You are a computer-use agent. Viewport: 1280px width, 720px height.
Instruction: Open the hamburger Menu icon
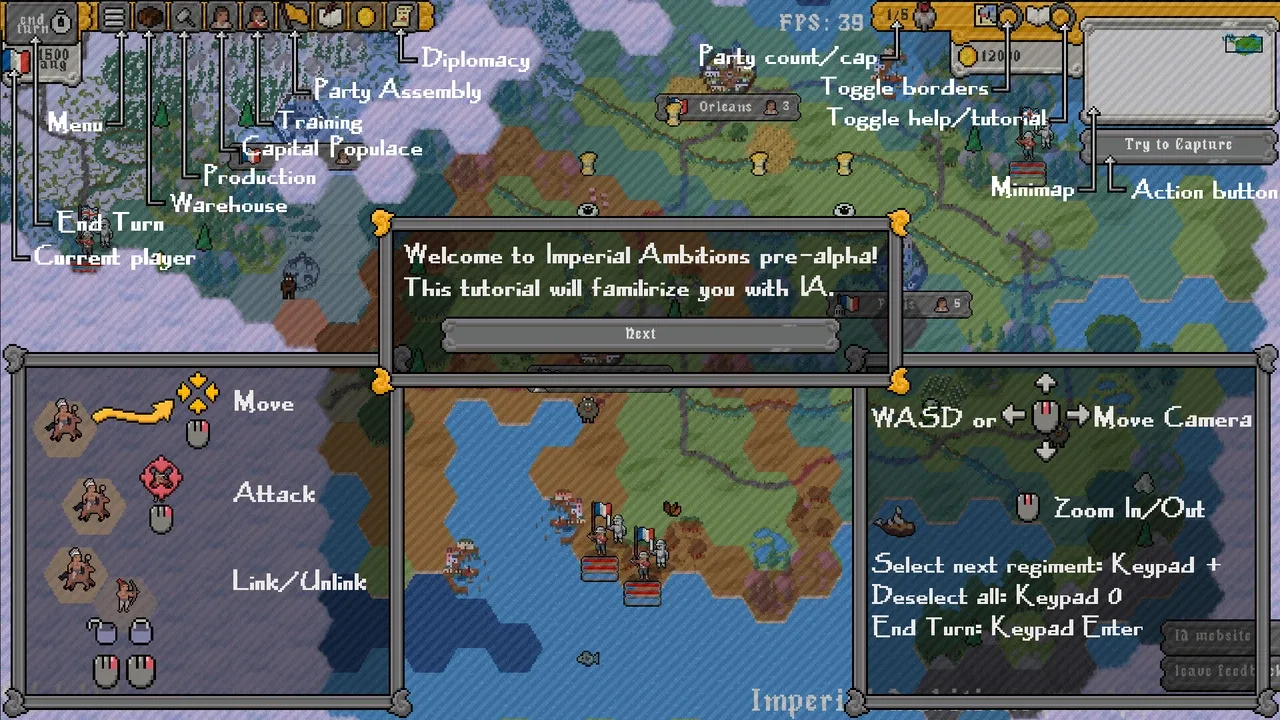(114, 18)
